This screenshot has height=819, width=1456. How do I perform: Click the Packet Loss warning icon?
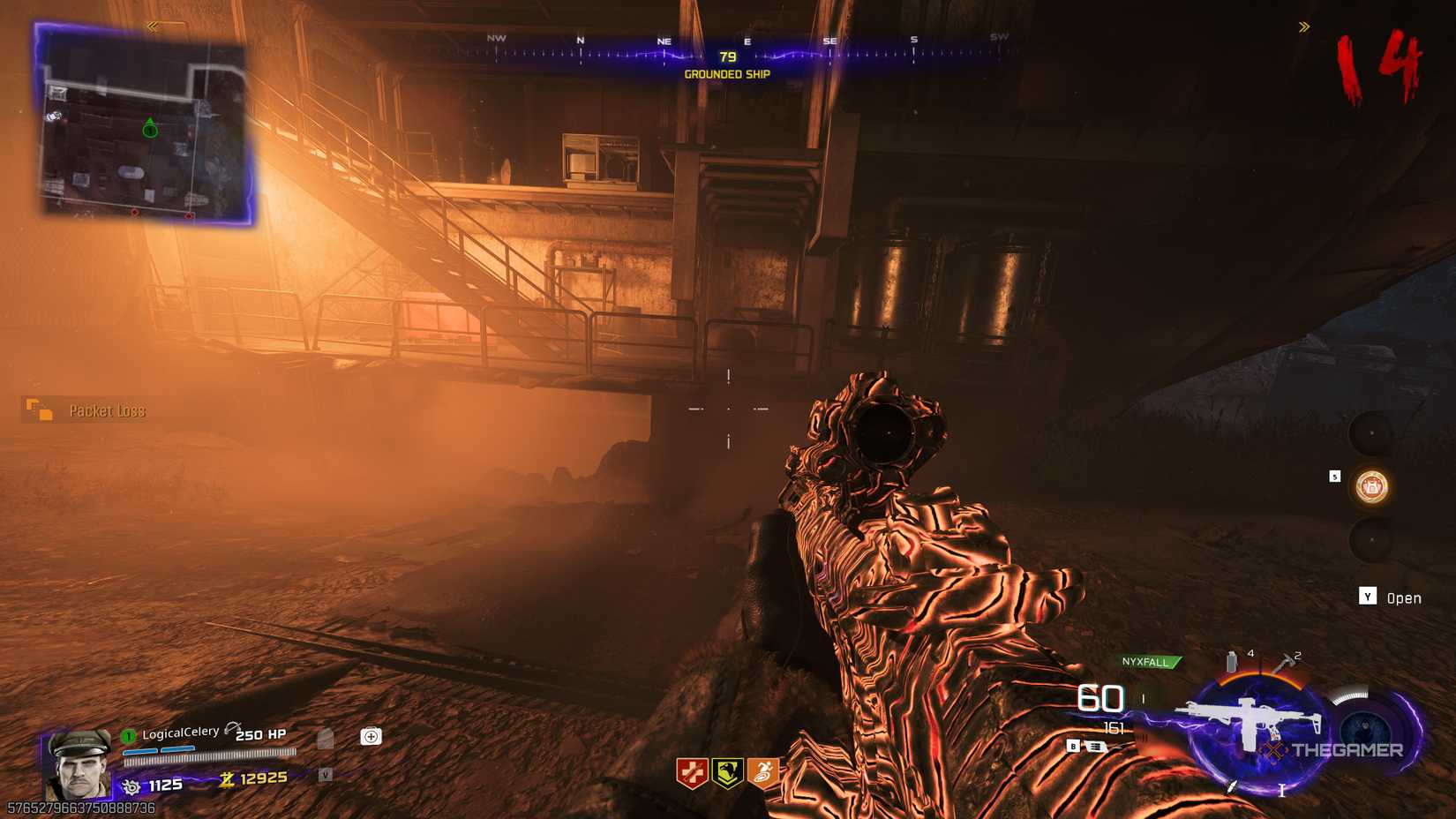(40, 410)
